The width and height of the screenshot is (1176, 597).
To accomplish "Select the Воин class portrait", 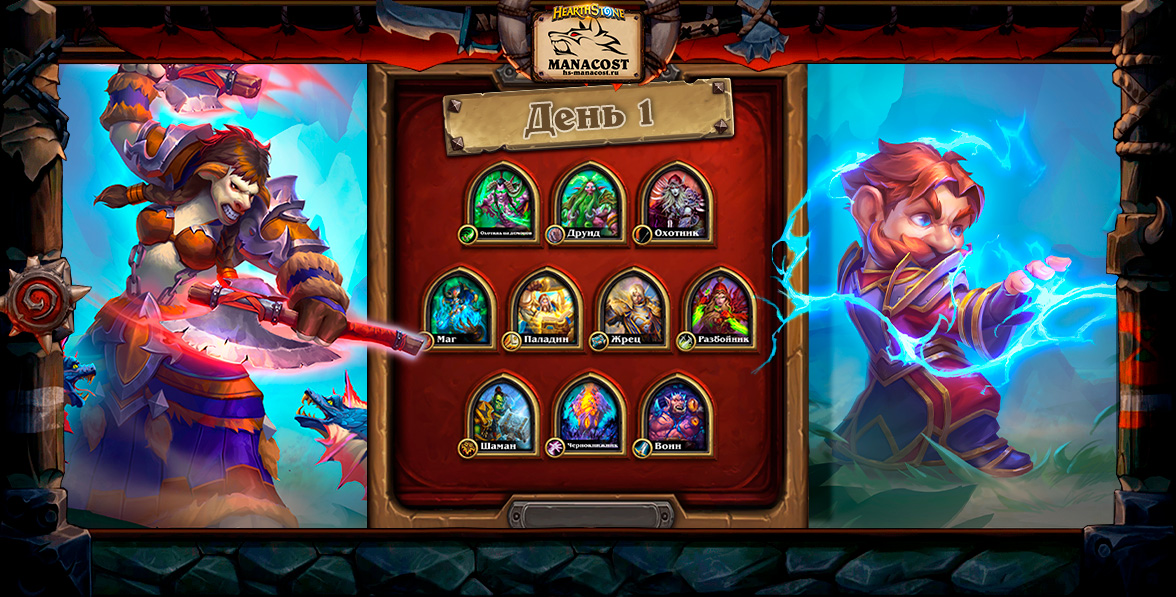I will click(x=677, y=412).
